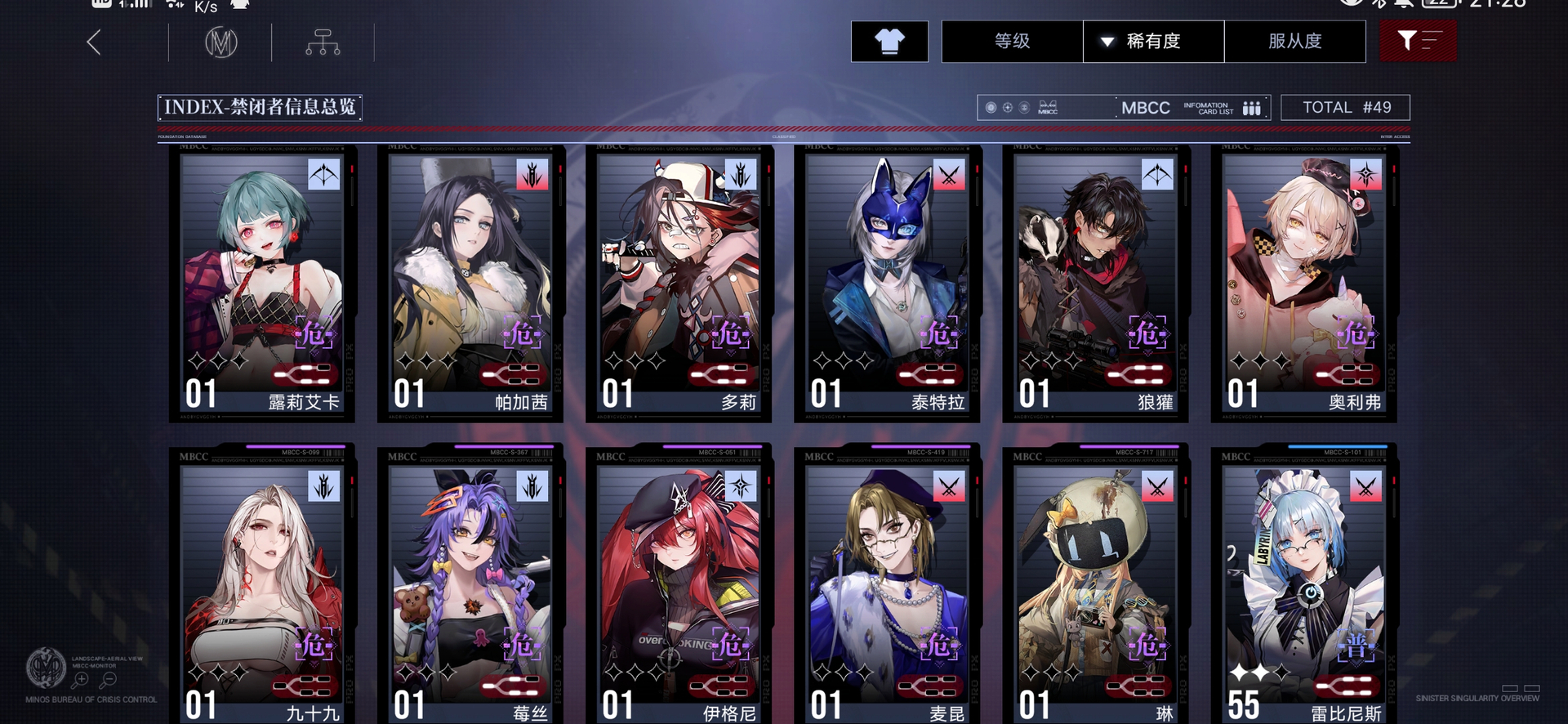Open the 泰特拉 character card

click(x=887, y=283)
